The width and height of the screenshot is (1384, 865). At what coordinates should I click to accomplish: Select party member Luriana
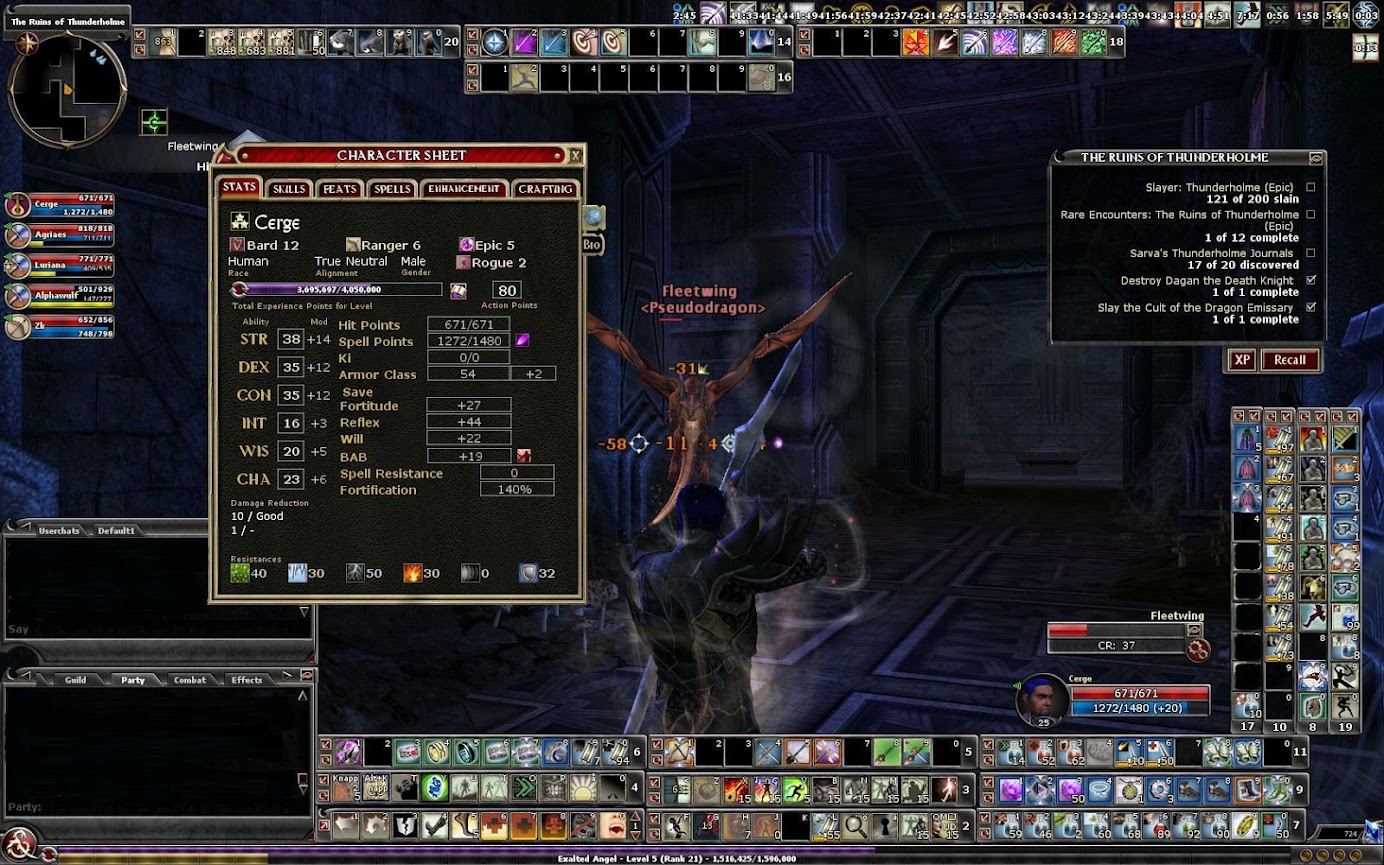[x=60, y=264]
